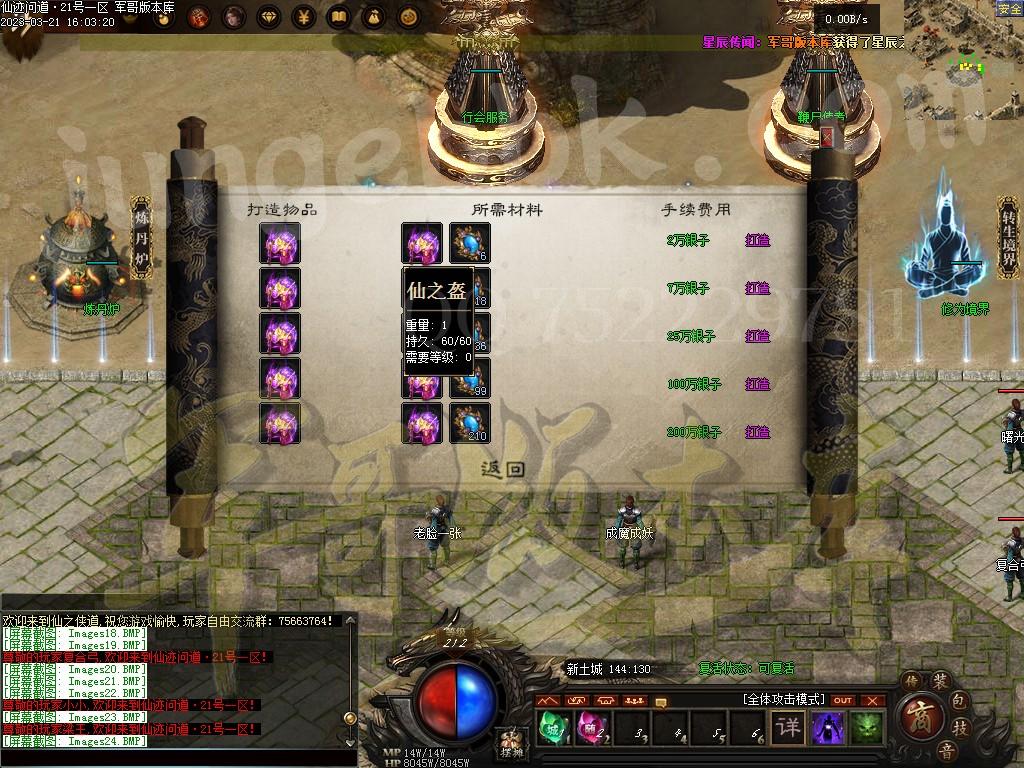This screenshot has width=1024, height=768.
Task: Open the book icon in the top bar
Action: point(339,17)
